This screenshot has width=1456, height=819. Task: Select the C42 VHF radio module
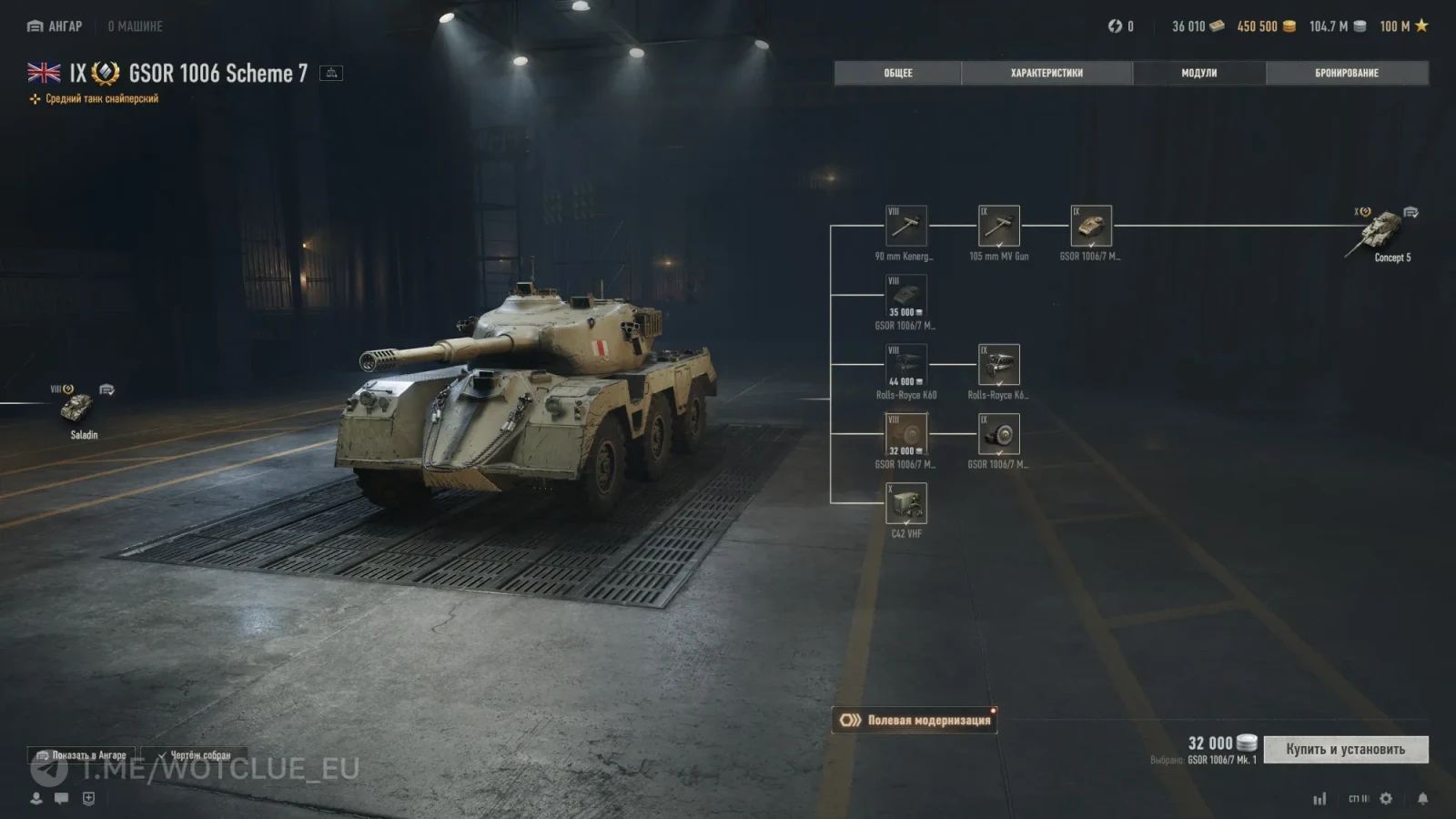[x=905, y=503]
